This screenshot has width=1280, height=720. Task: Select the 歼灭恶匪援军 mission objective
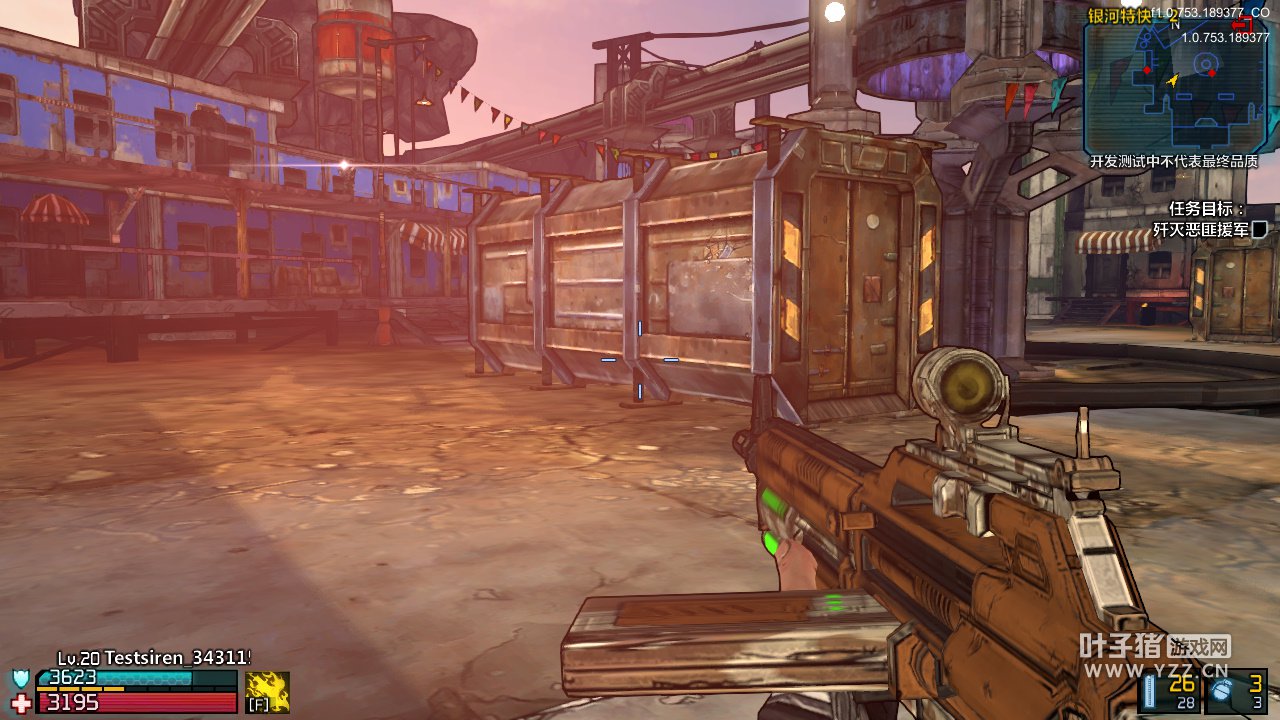click(1200, 229)
